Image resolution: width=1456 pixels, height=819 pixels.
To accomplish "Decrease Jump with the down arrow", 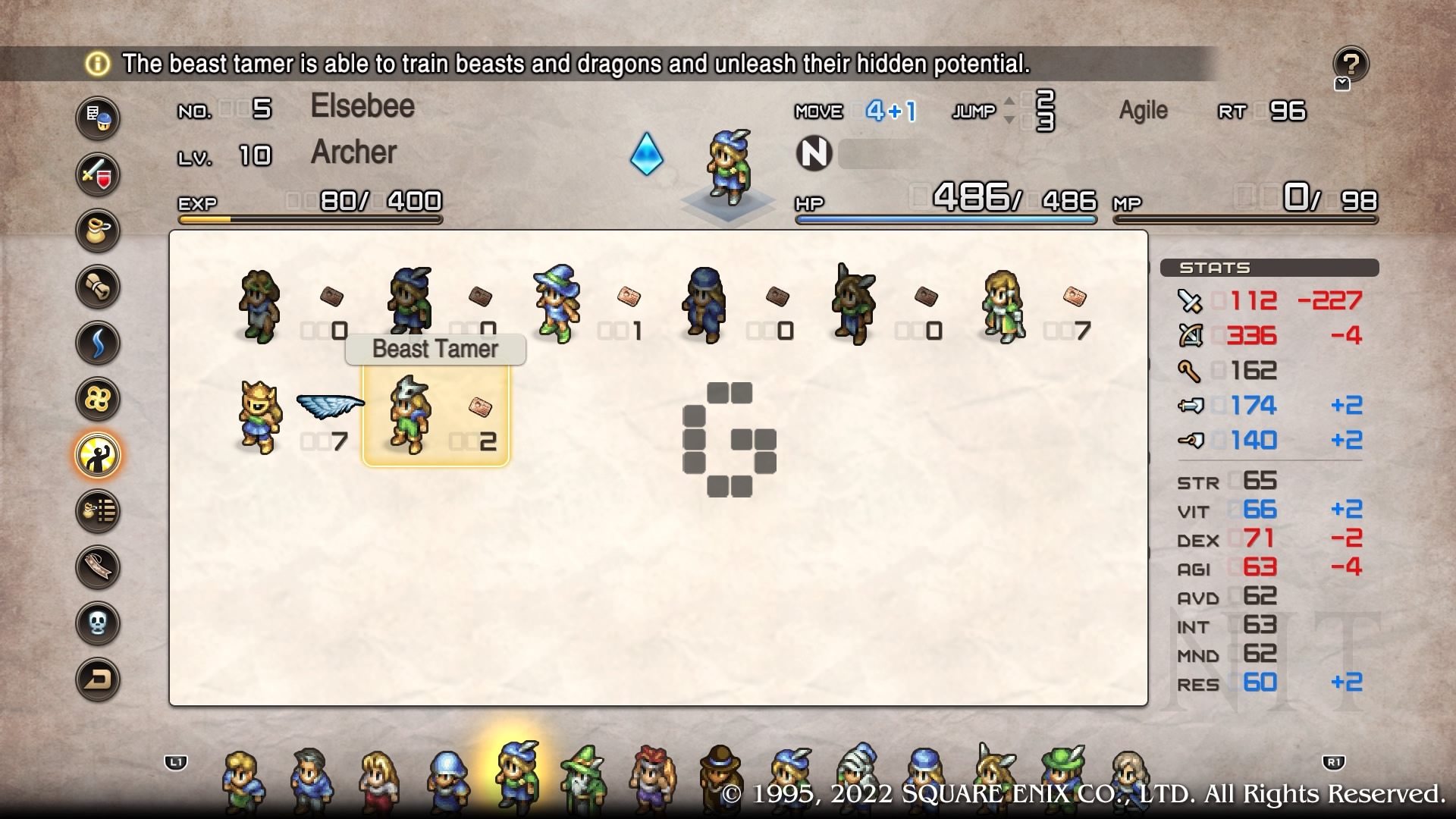I will (1009, 120).
